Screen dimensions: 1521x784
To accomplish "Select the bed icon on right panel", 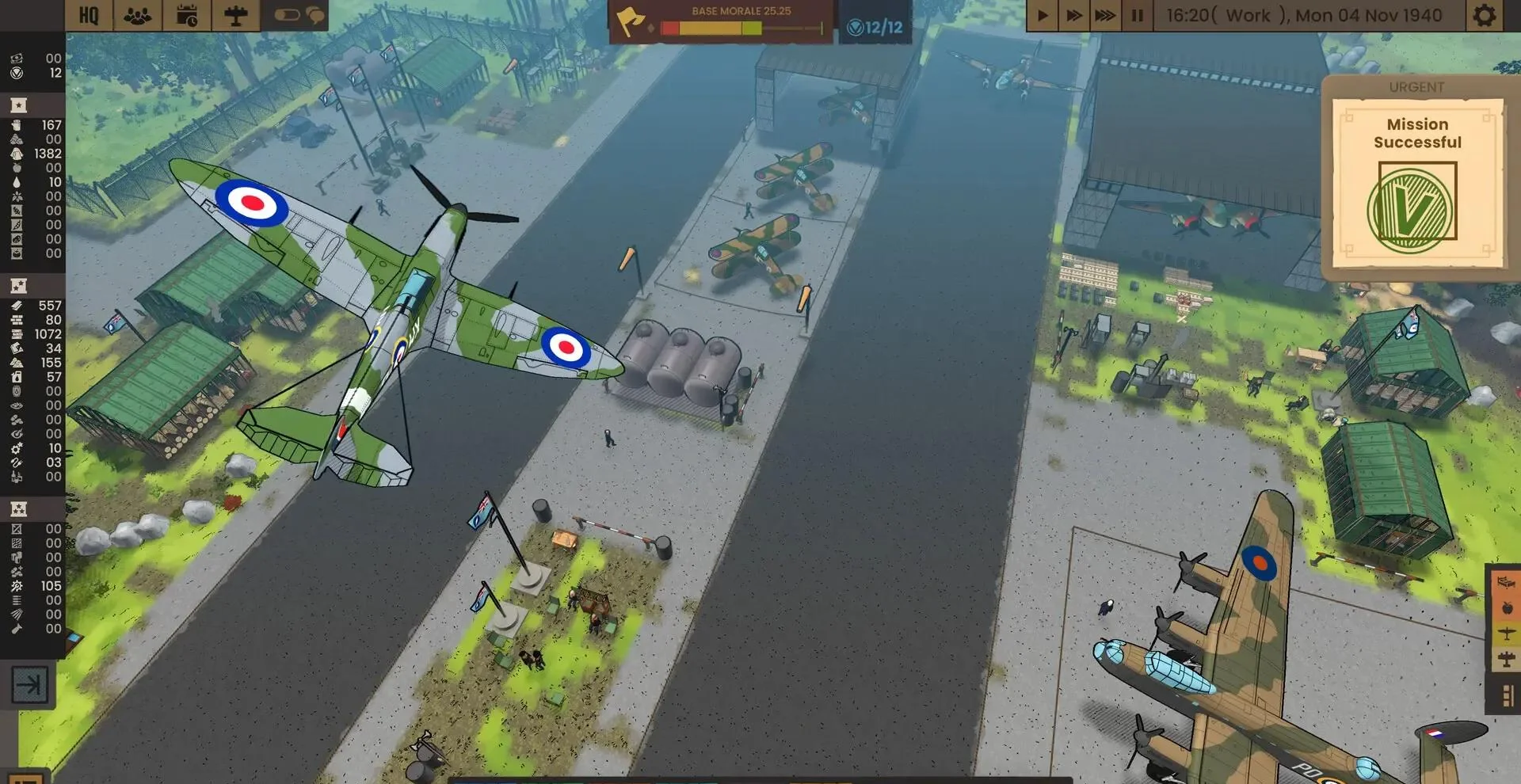I will tap(1506, 583).
